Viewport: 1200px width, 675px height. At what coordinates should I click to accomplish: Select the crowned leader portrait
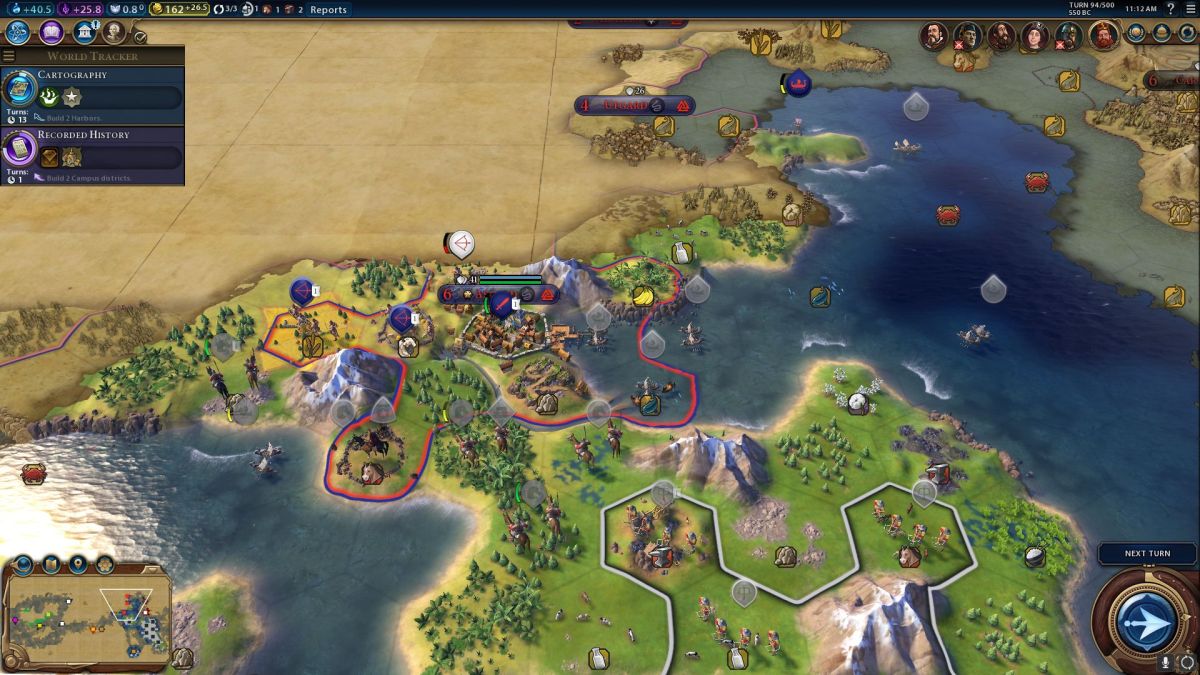pyautogui.click(x=1104, y=36)
